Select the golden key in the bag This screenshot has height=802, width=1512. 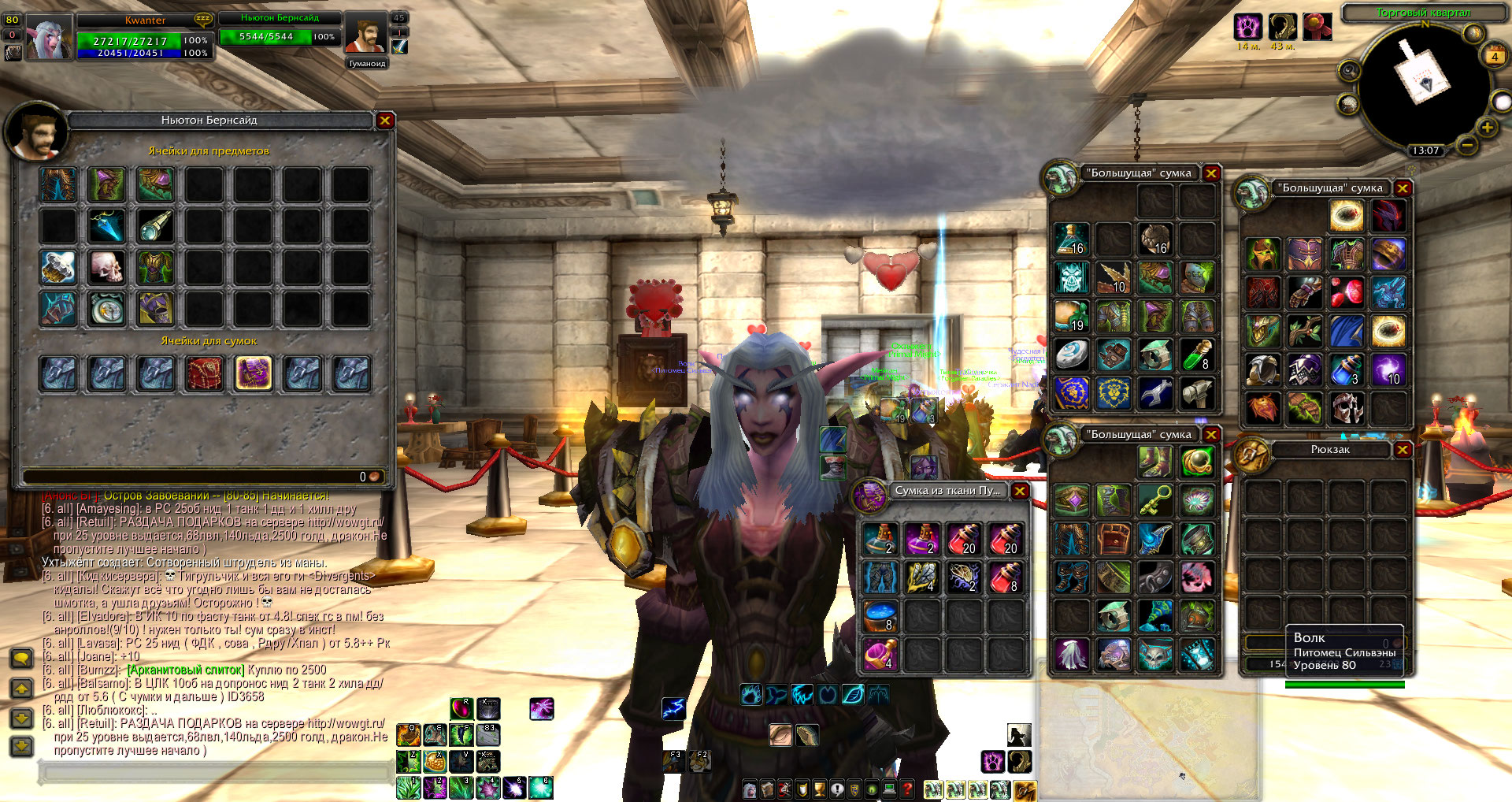1155,499
